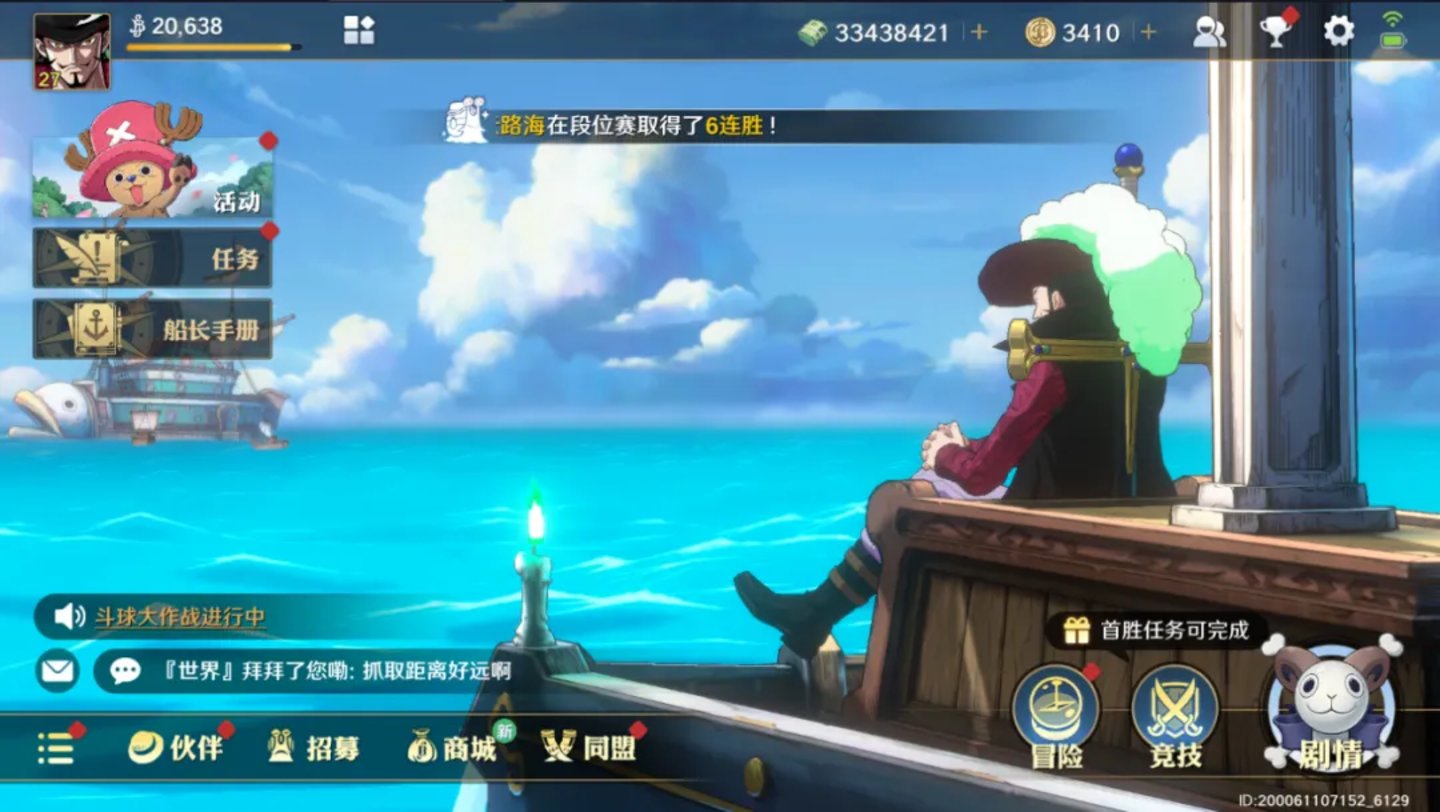Open the mail envelope icon
1440x812 pixels.
coord(58,670)
